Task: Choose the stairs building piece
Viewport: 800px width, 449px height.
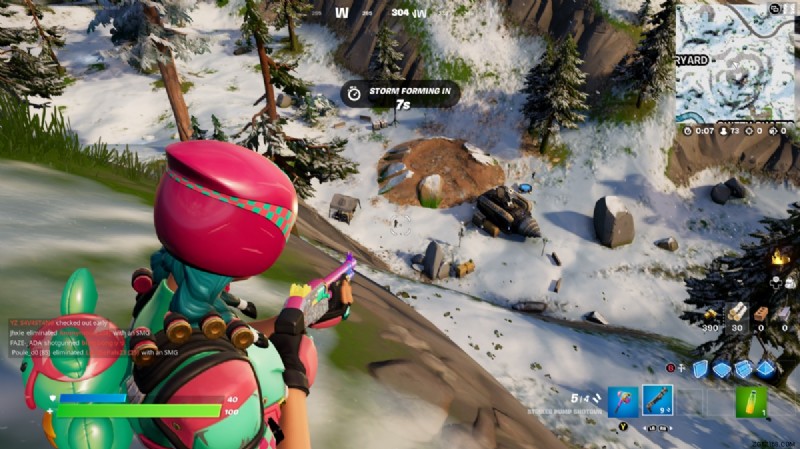Action: [x=744, y=369]
